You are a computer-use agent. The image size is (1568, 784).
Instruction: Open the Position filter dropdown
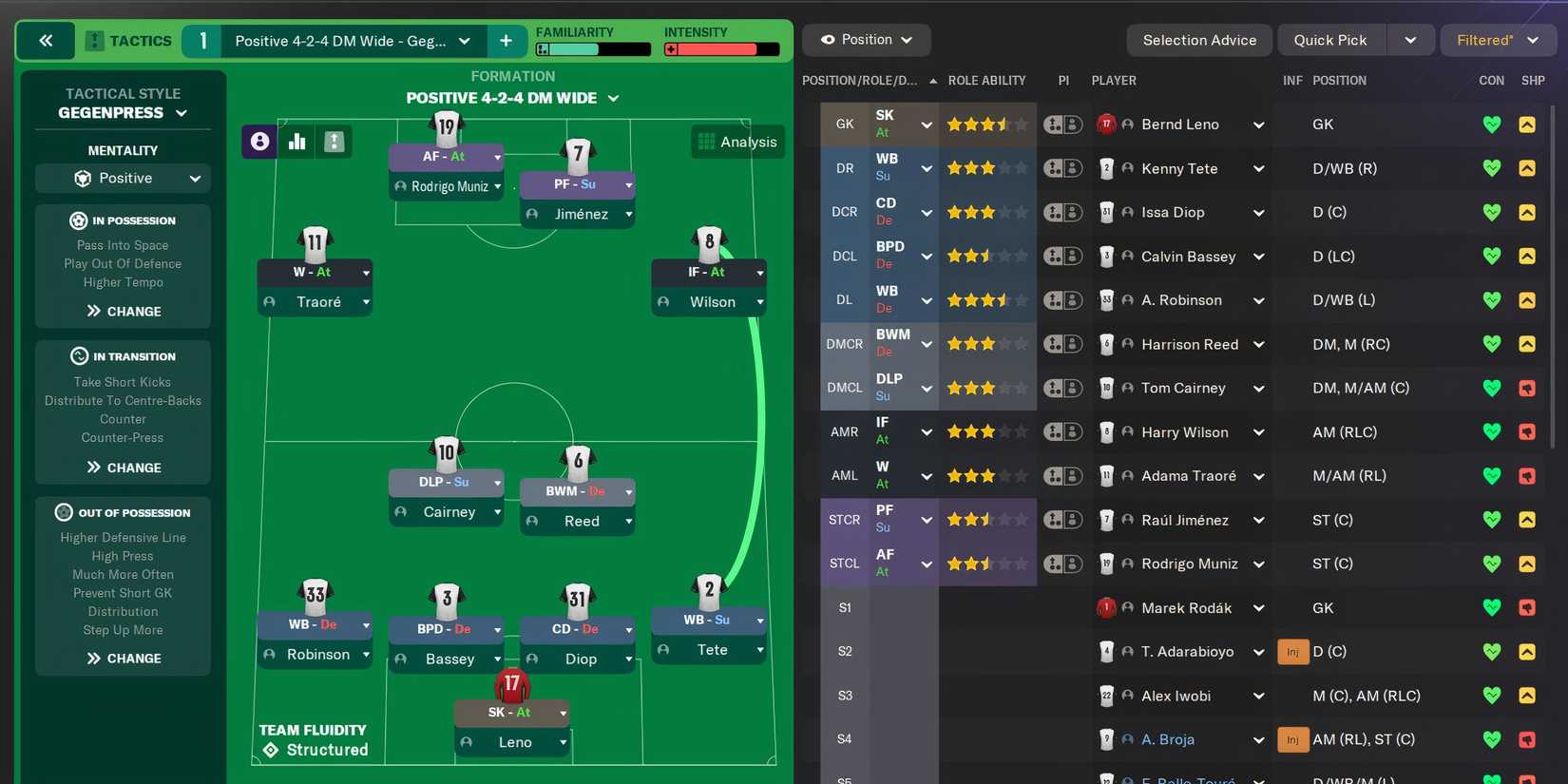tap(866, 40)
